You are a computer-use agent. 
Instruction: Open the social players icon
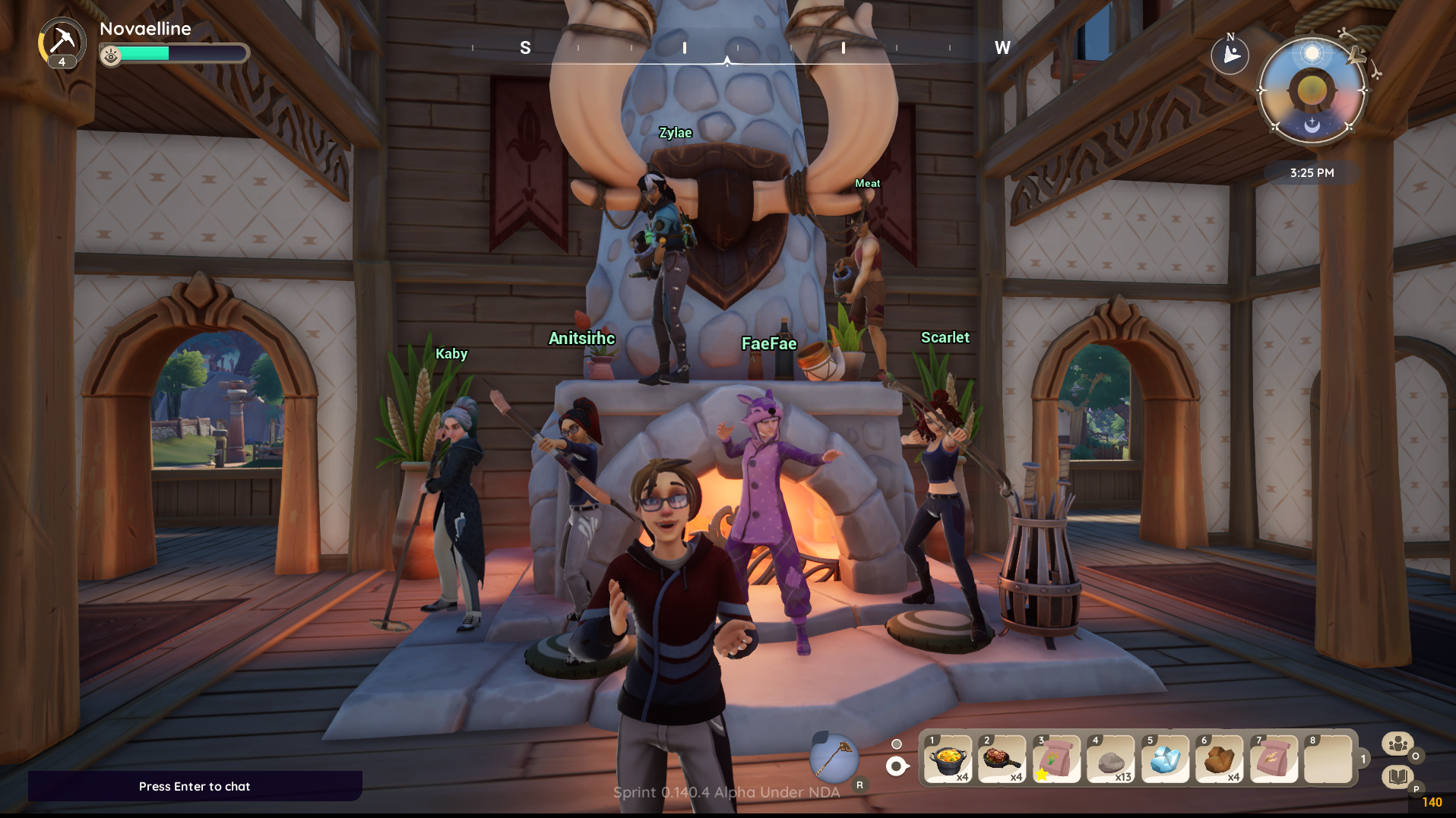[1397, 744]
